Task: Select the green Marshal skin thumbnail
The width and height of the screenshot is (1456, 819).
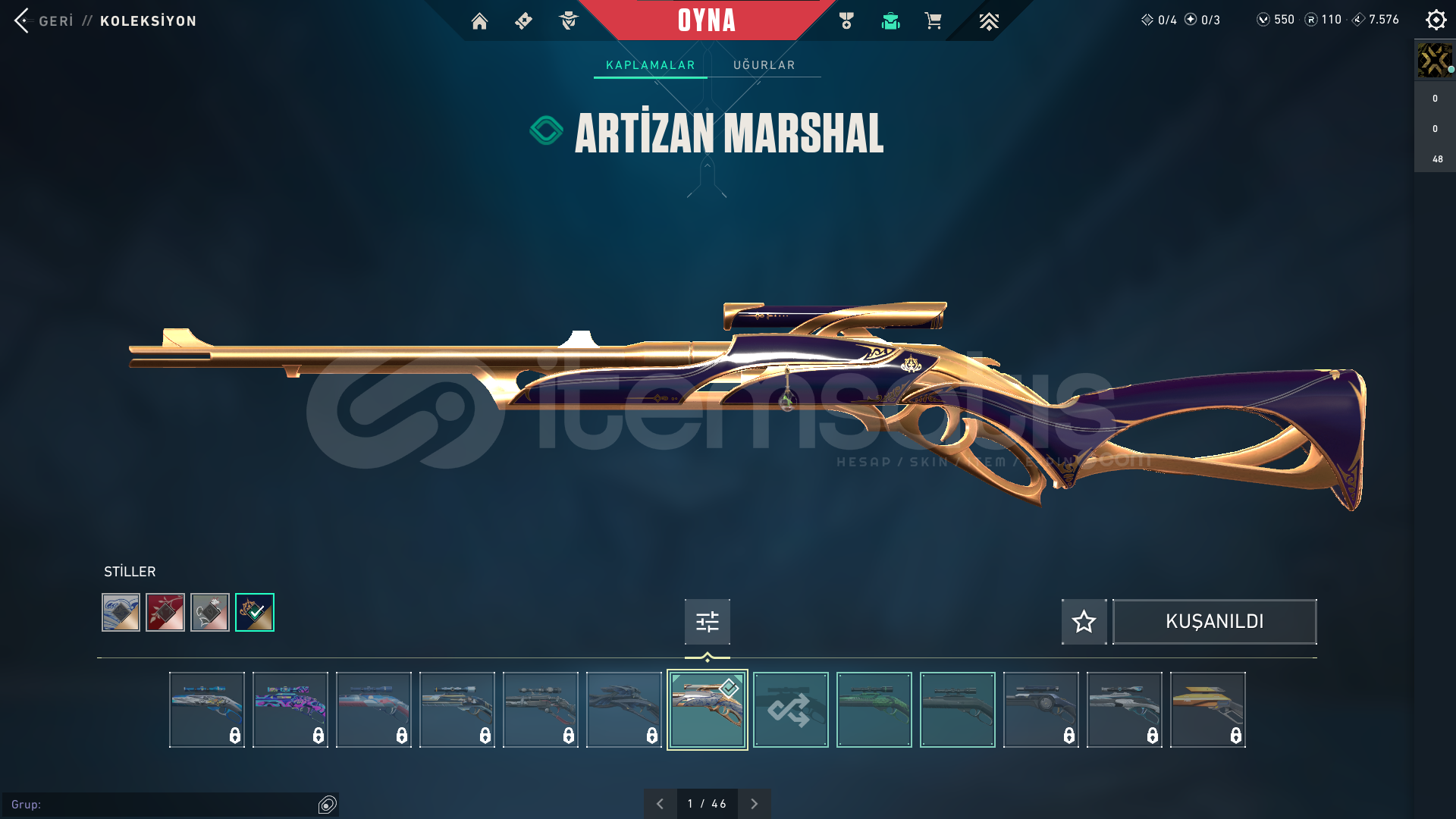Action: pyautogui.click(x=874, y=710)
